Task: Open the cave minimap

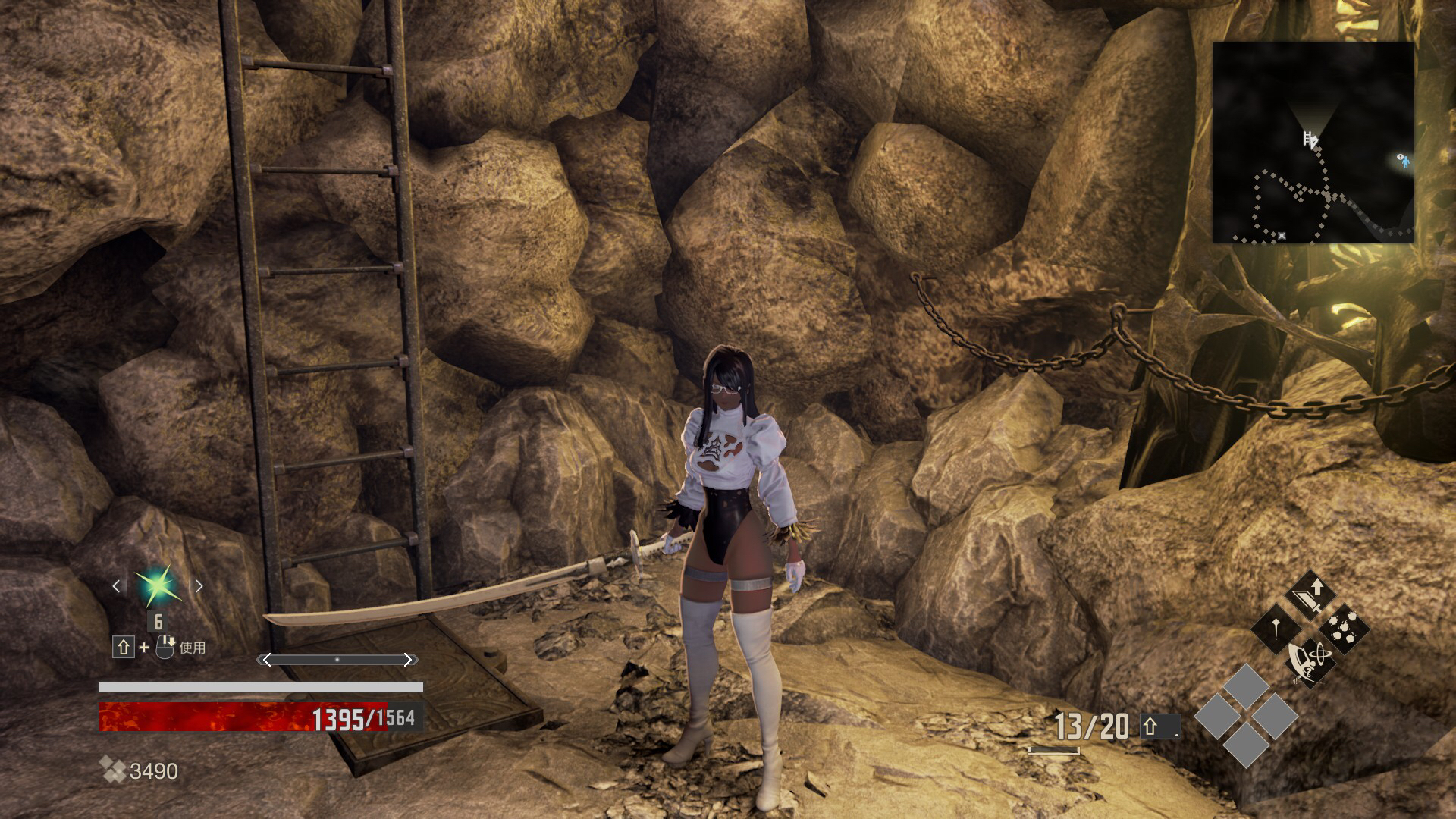Action: click(x=1313, y=143)
